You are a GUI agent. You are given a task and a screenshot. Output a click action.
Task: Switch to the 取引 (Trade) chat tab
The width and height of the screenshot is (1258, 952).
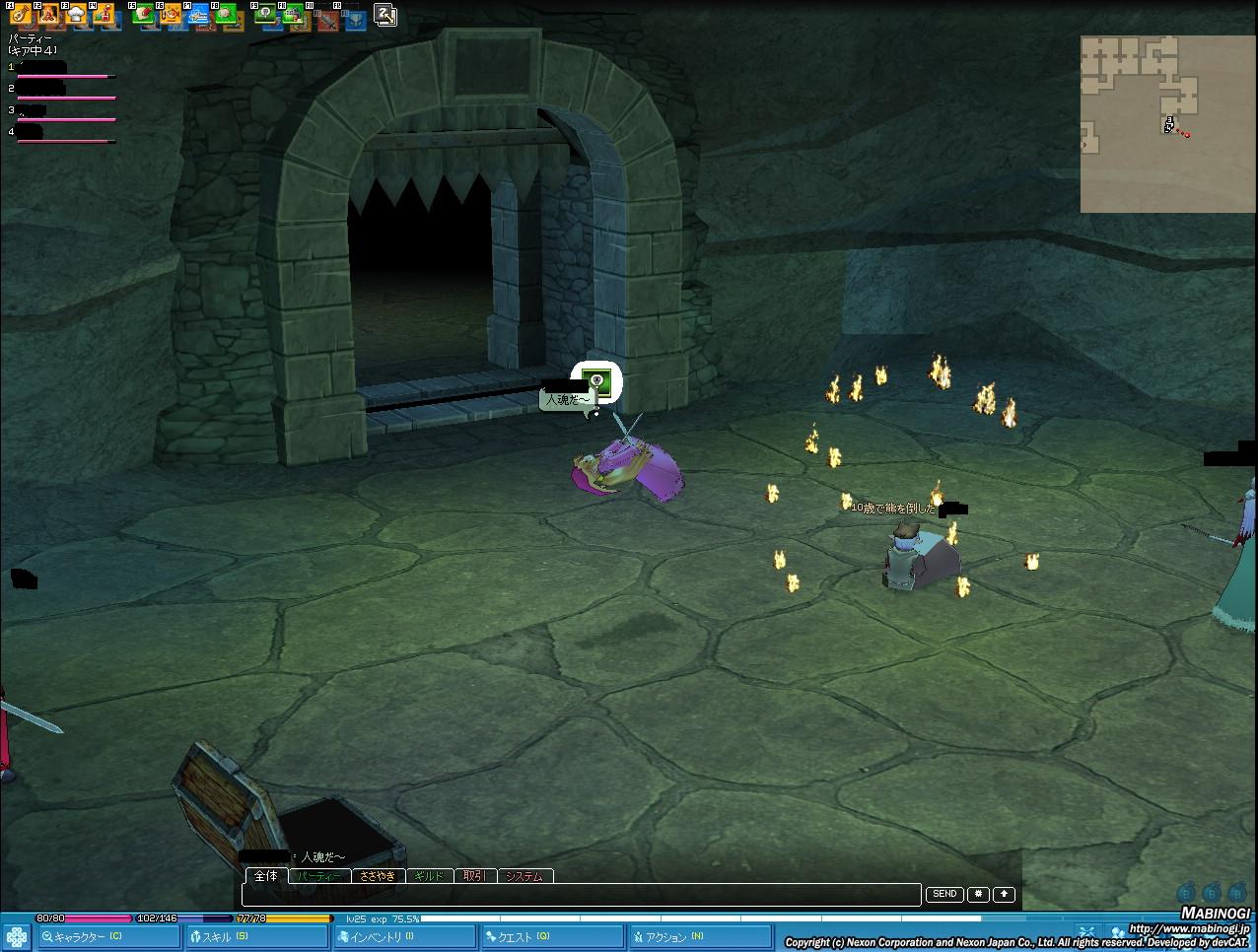coord(474,876)
